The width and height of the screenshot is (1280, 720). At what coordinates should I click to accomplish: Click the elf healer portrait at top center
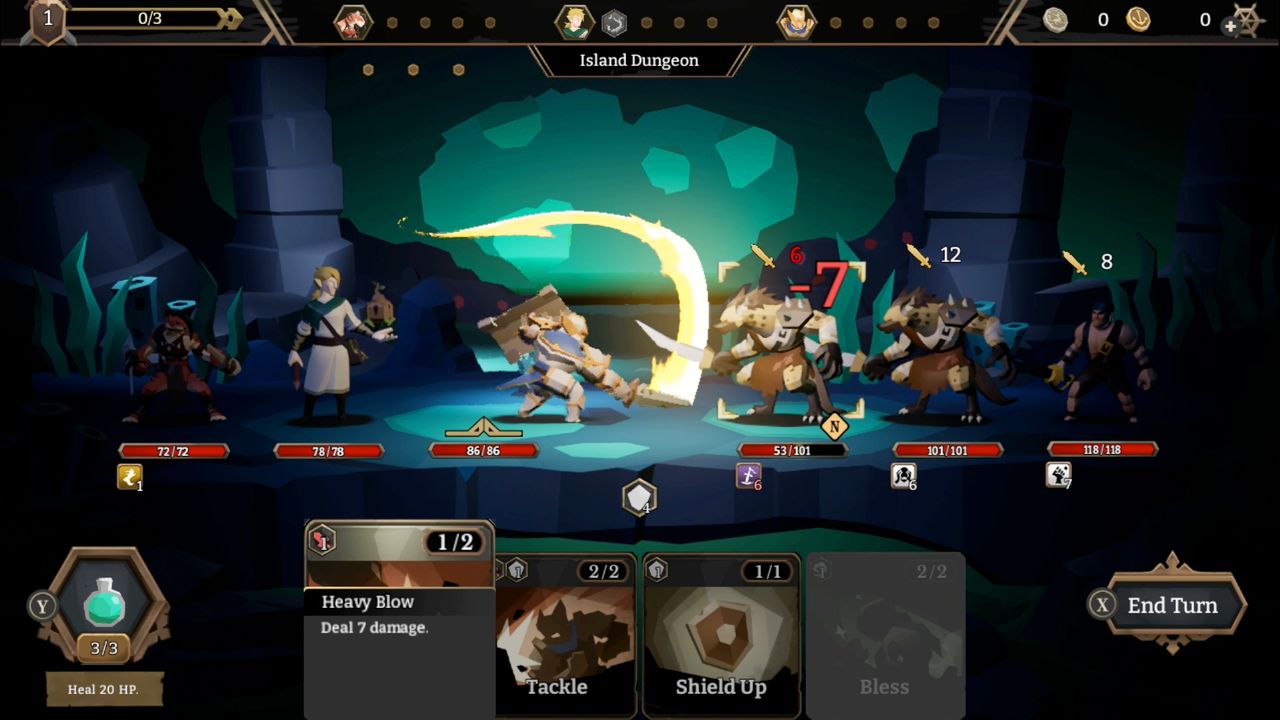[x=573, y=21]
